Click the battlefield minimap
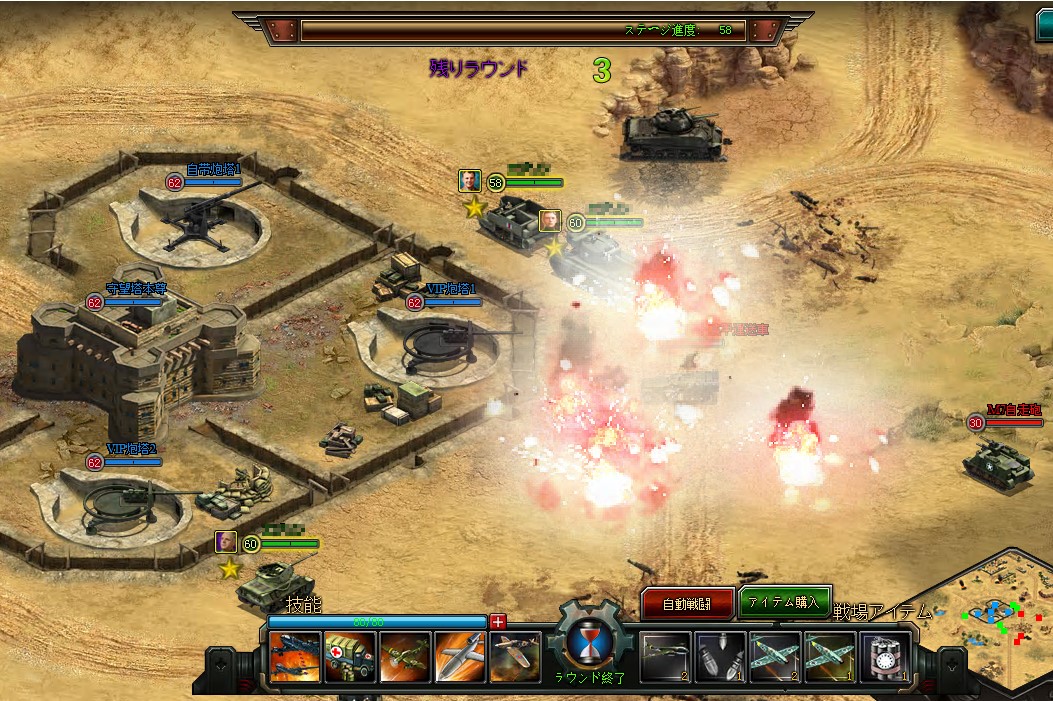Image resolution: width=1053 pixels, height=701 pixels. 995,618
